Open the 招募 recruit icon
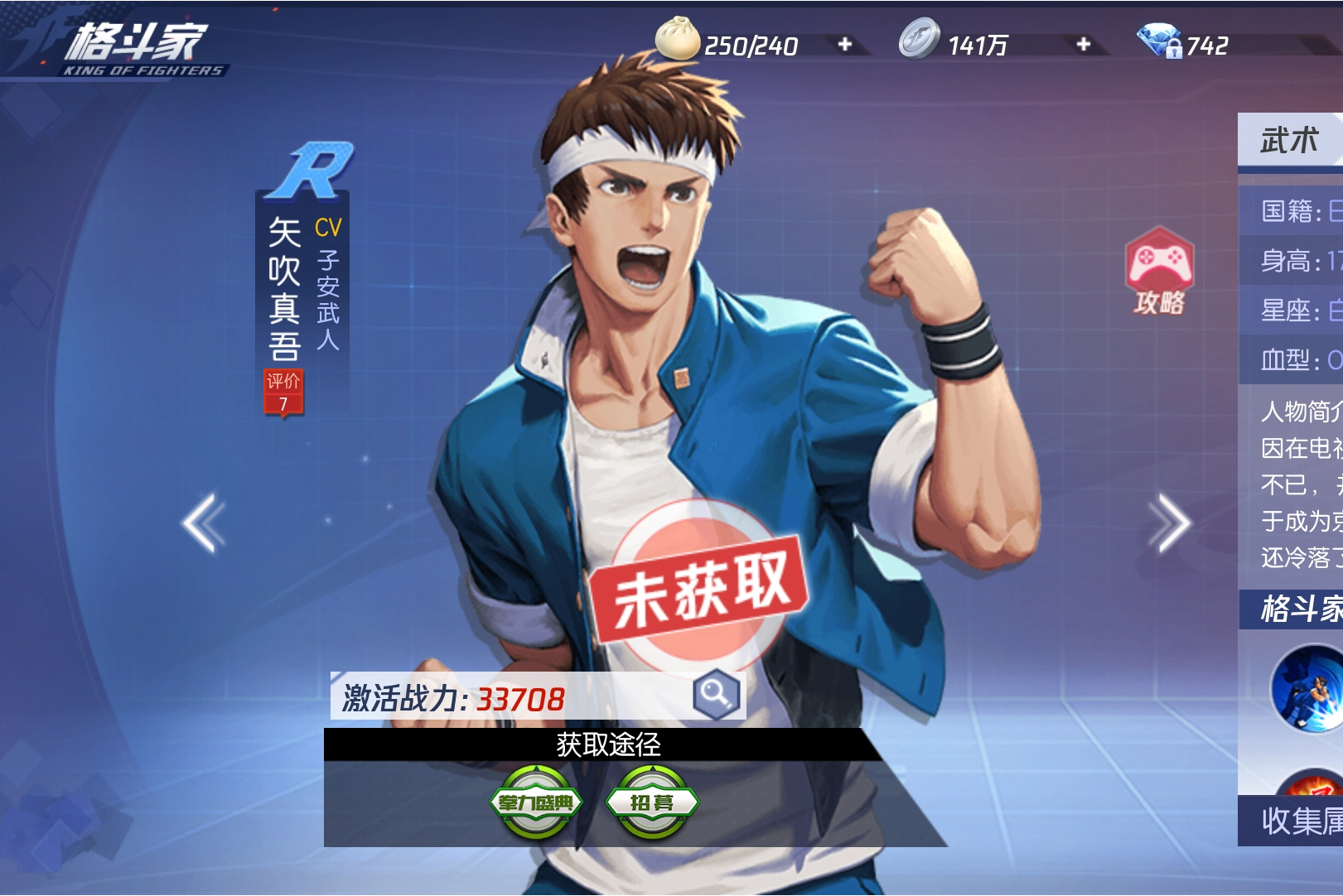 point(654,801)
